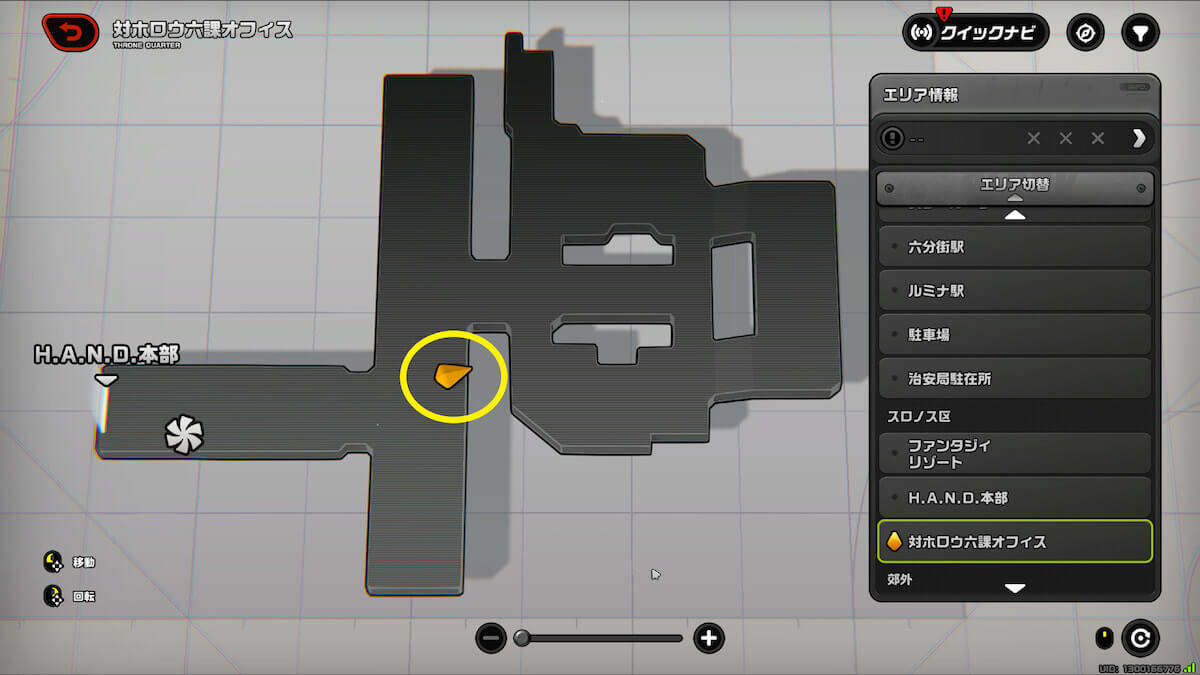Screen dimensions: 1200x675
Task: Select the highlighted 対ホロウ六課オフィス entry
Action: coord(1014,542)
